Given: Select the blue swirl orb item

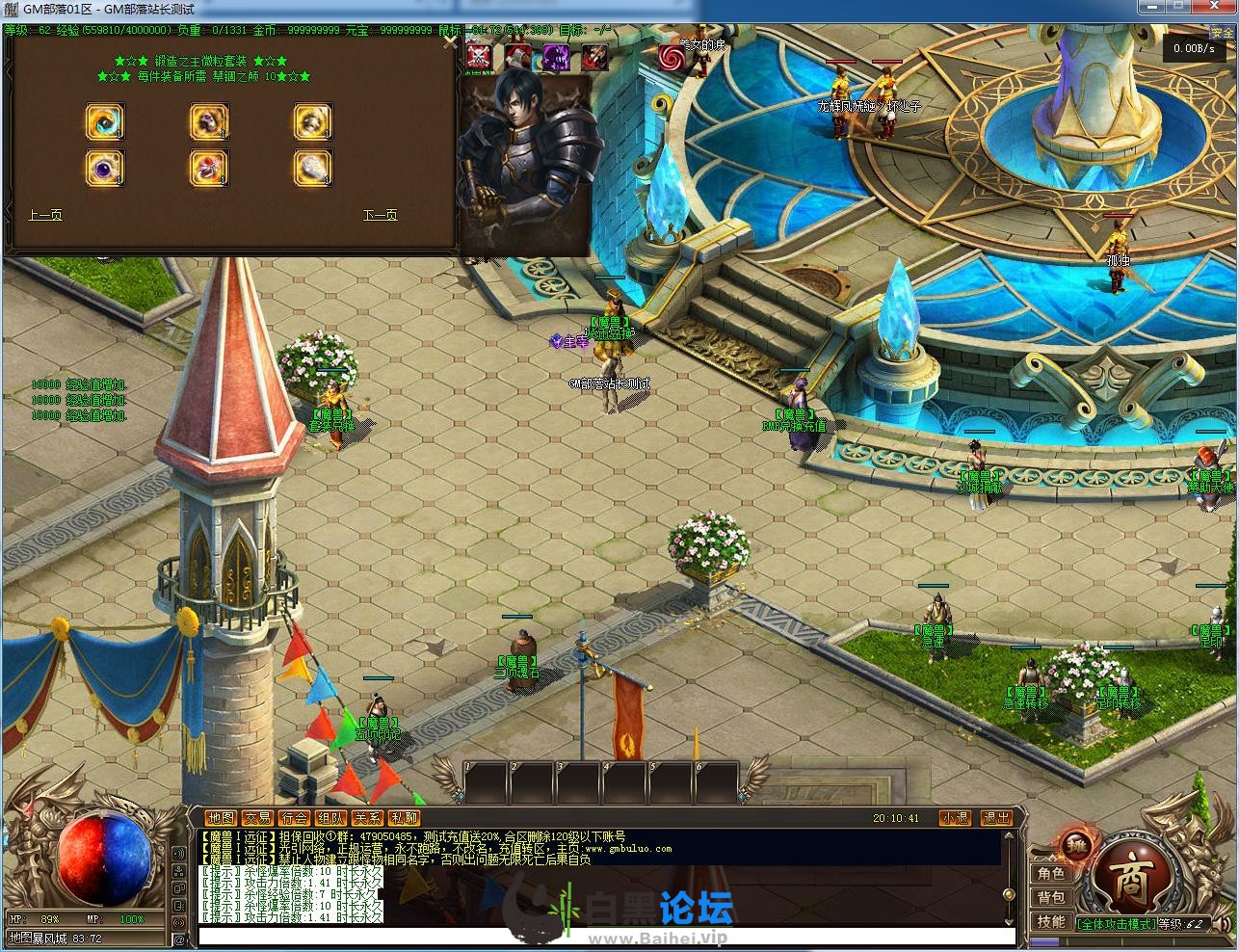Looking at the screenshot, I should [x=104, y=121].
